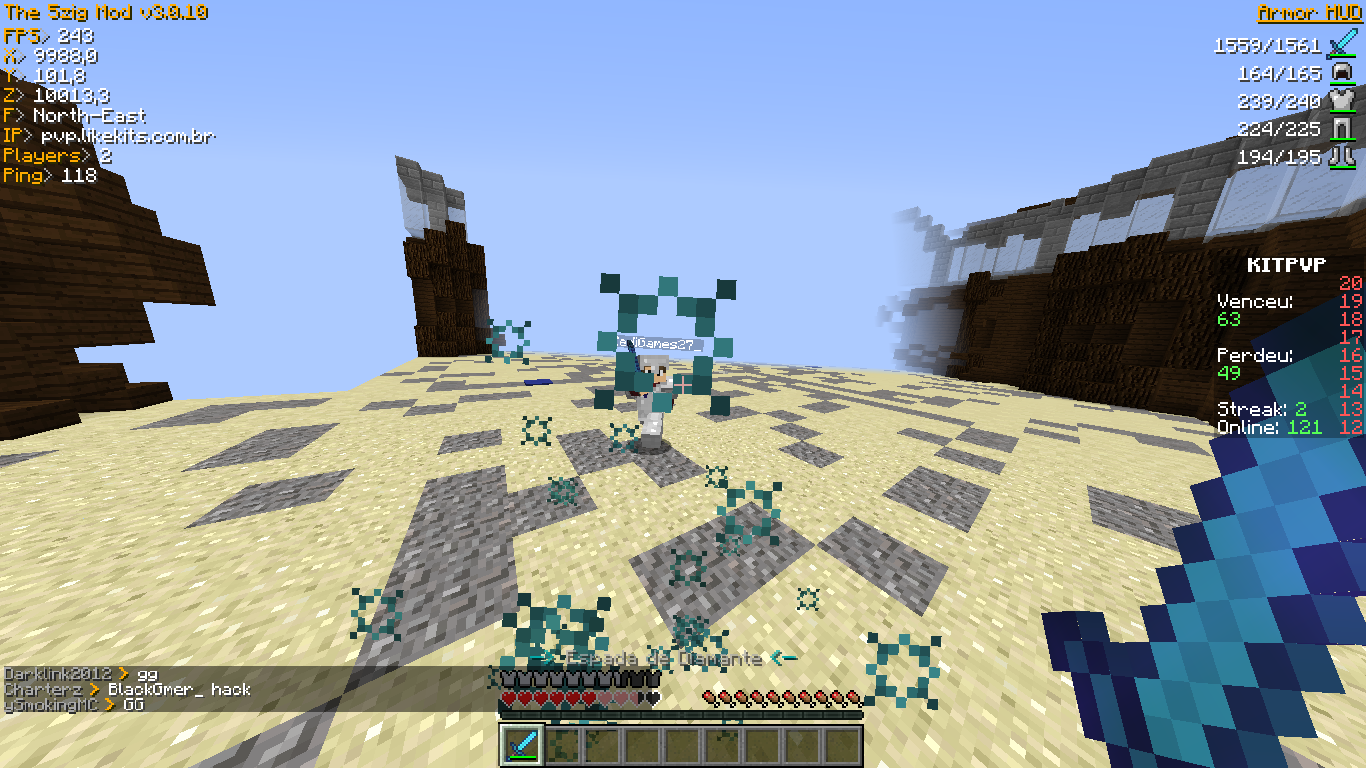The width and height of the screenshot is (1366, 768).
Task: Select the diamond sword hotbar slot
Action: click(522, 746)
